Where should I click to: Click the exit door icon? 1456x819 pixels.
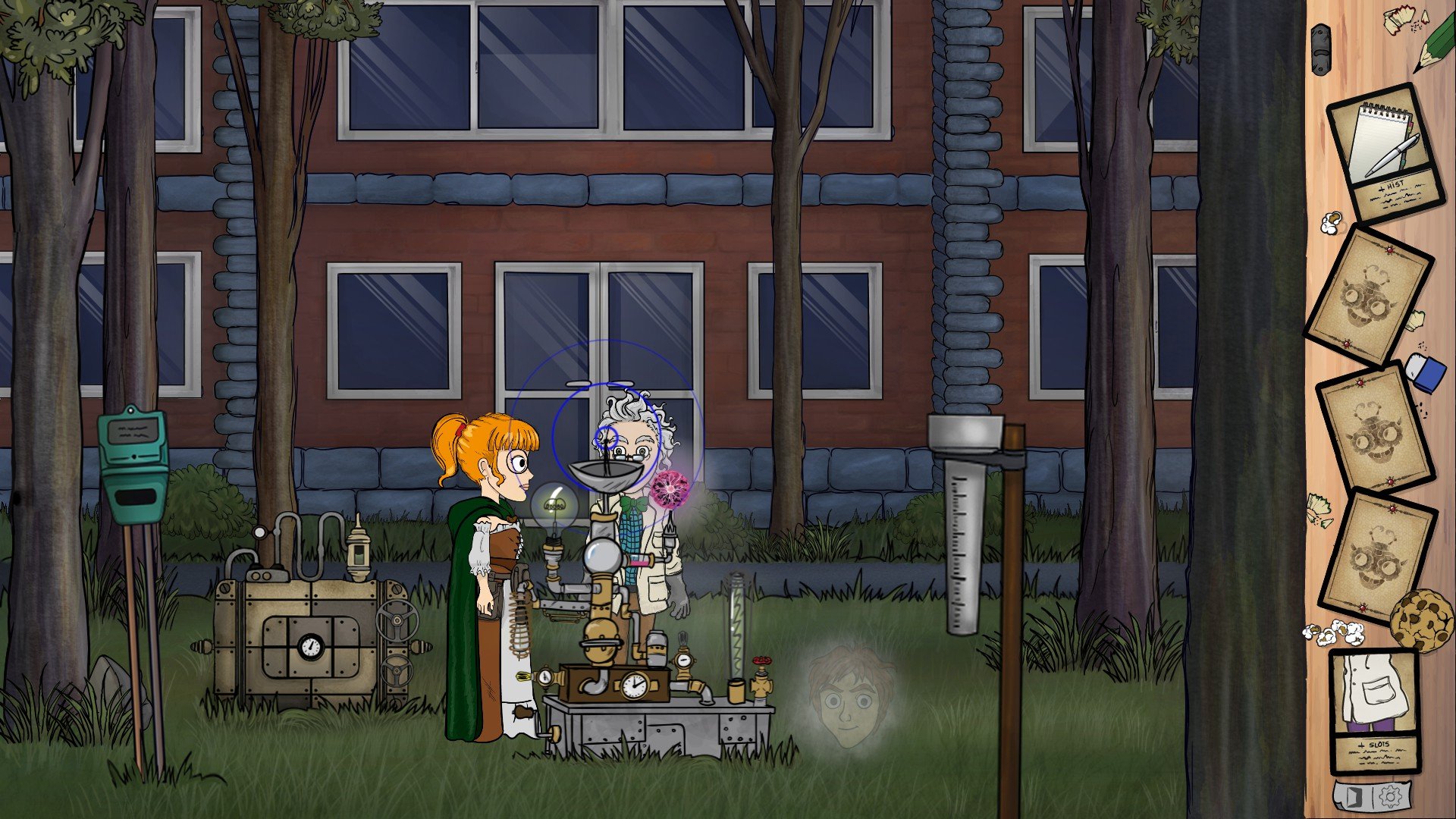(1355, 796)
